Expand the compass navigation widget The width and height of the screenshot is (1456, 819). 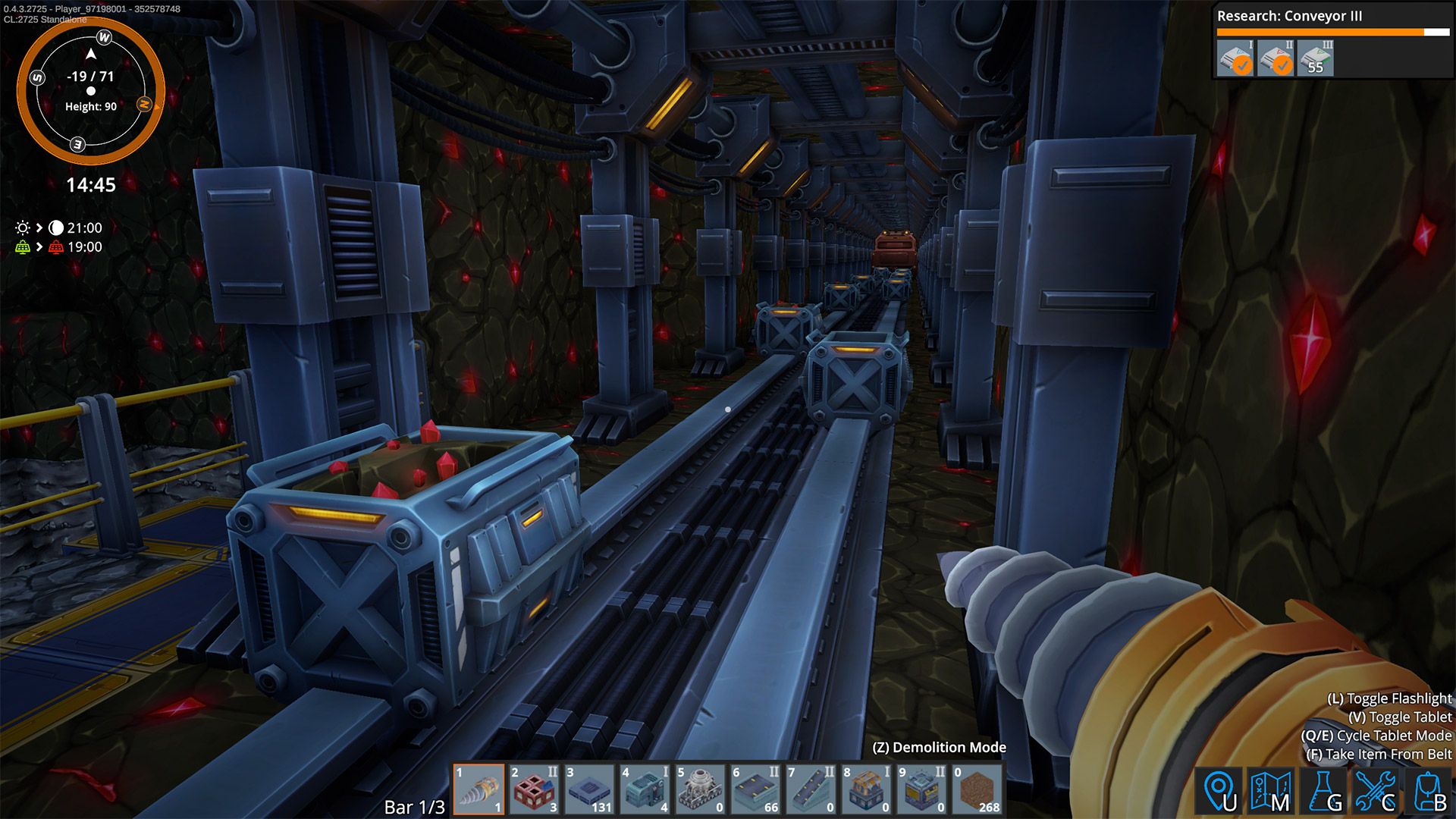(x=90, y=90)
